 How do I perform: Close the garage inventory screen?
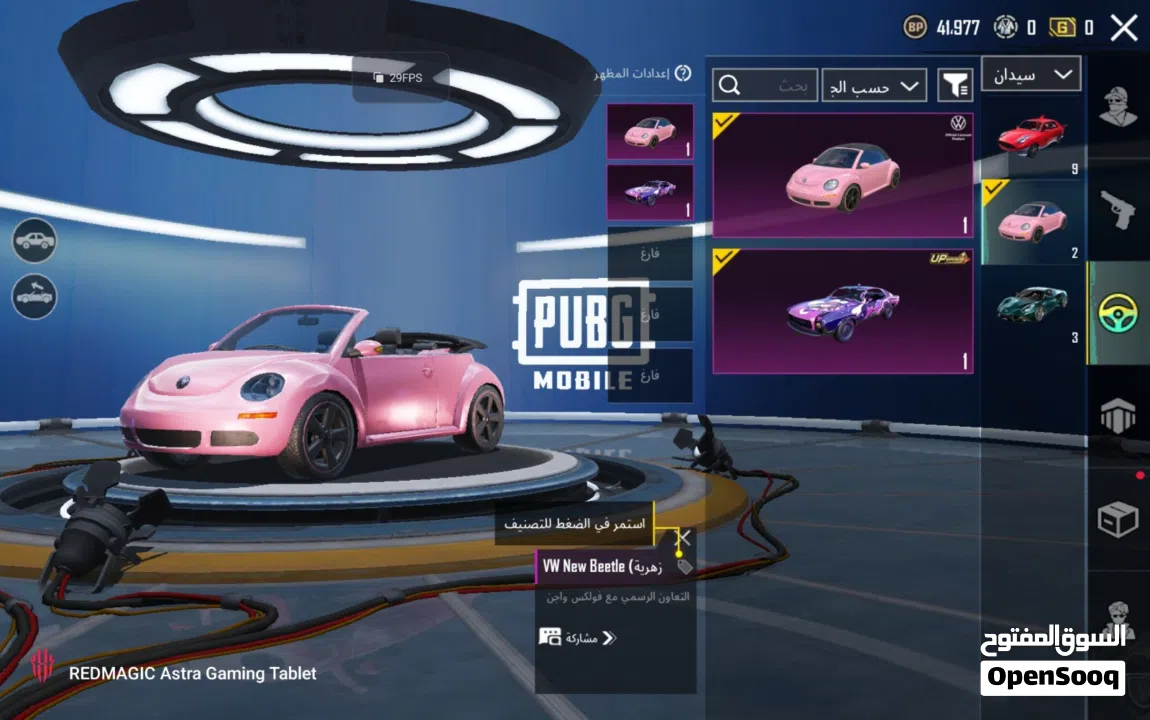tap(1124, 27)
